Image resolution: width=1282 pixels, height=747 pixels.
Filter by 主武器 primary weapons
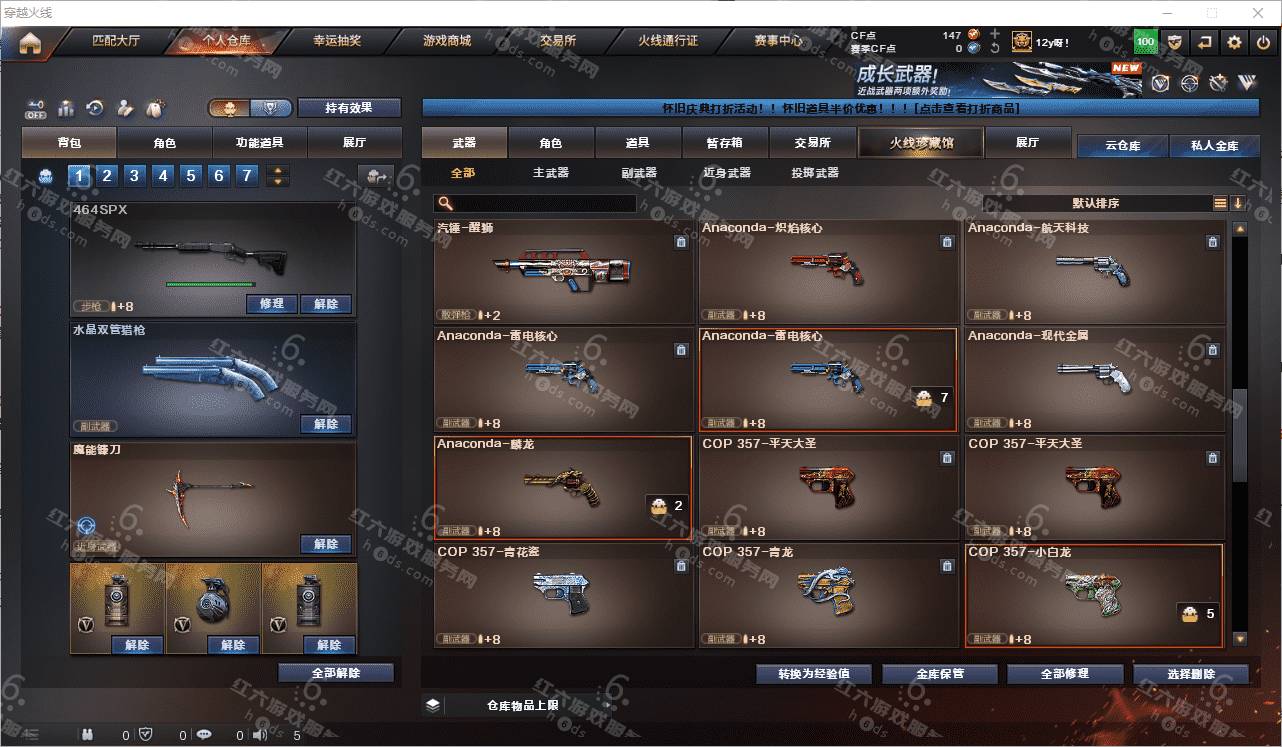tap(550, 173)
